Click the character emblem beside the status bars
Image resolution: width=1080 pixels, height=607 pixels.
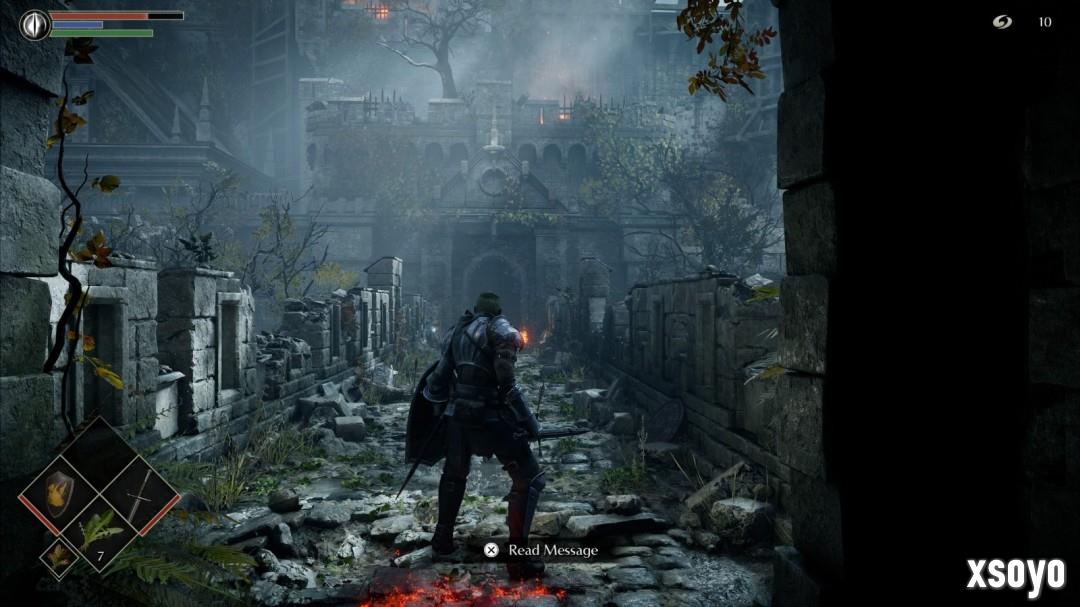coord(35,24)
